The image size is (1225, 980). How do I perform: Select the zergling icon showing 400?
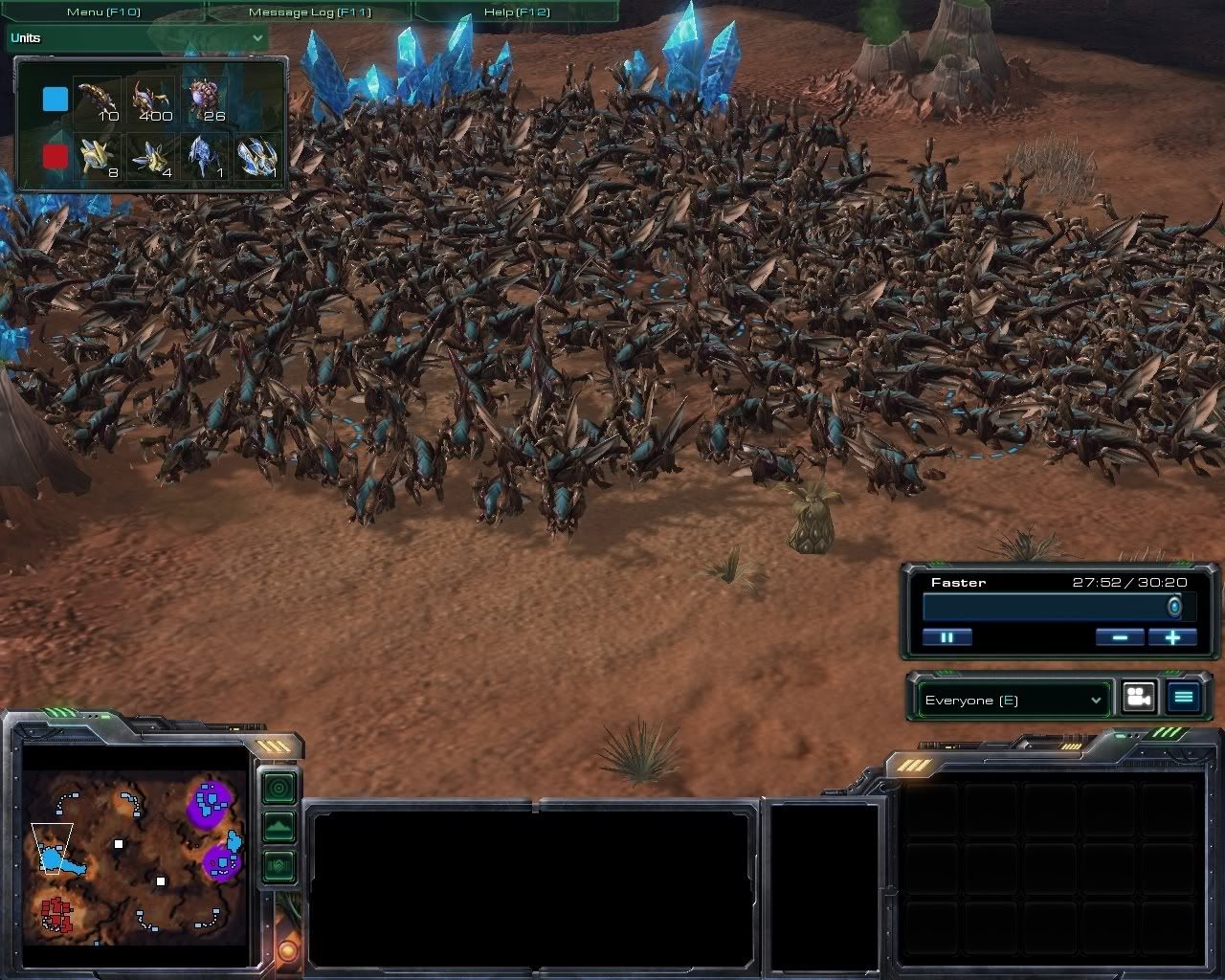pos(151,100)
